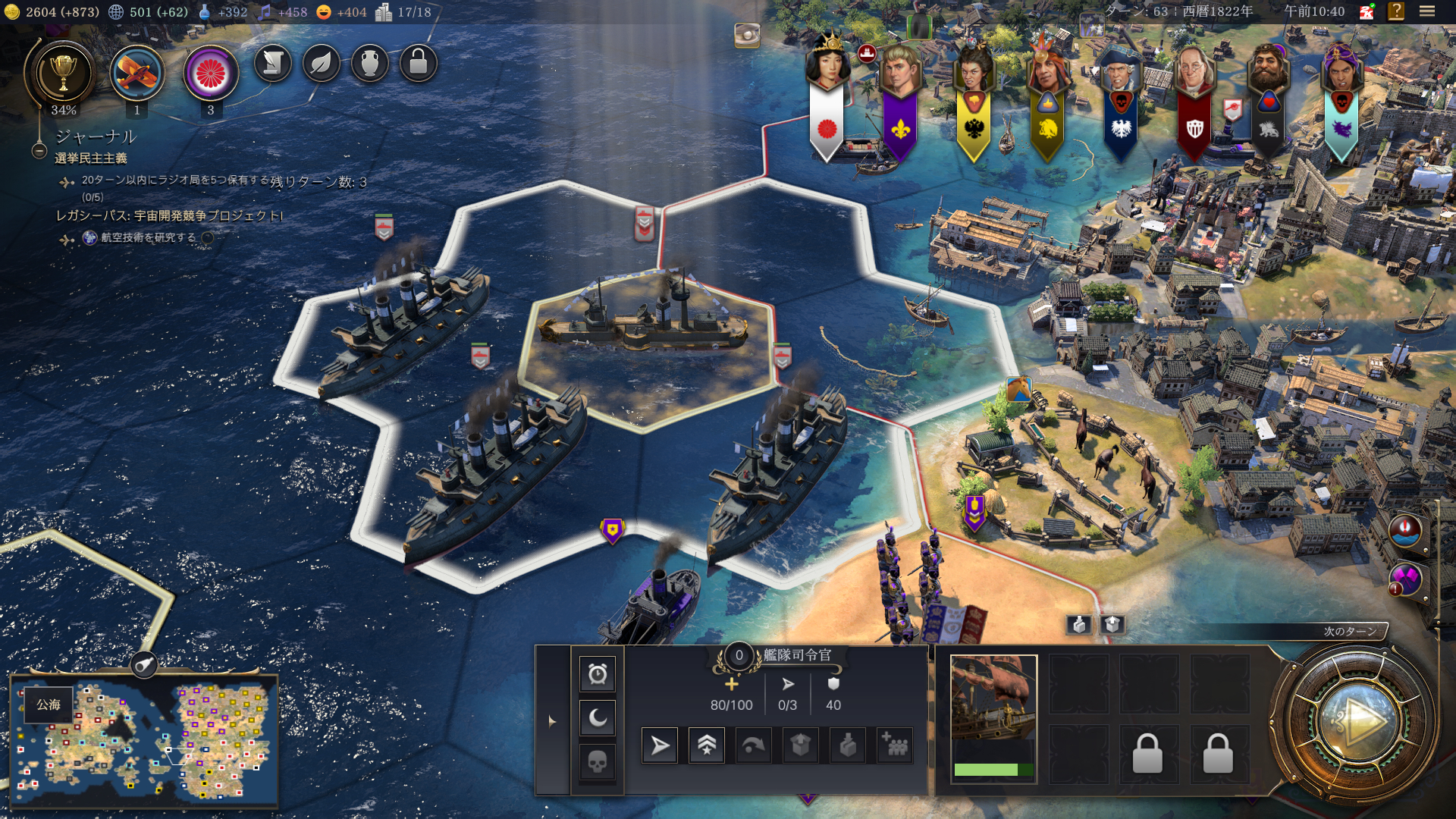
Task: Open the locked feature padlock icon in top bar
Action: [418, 64]
